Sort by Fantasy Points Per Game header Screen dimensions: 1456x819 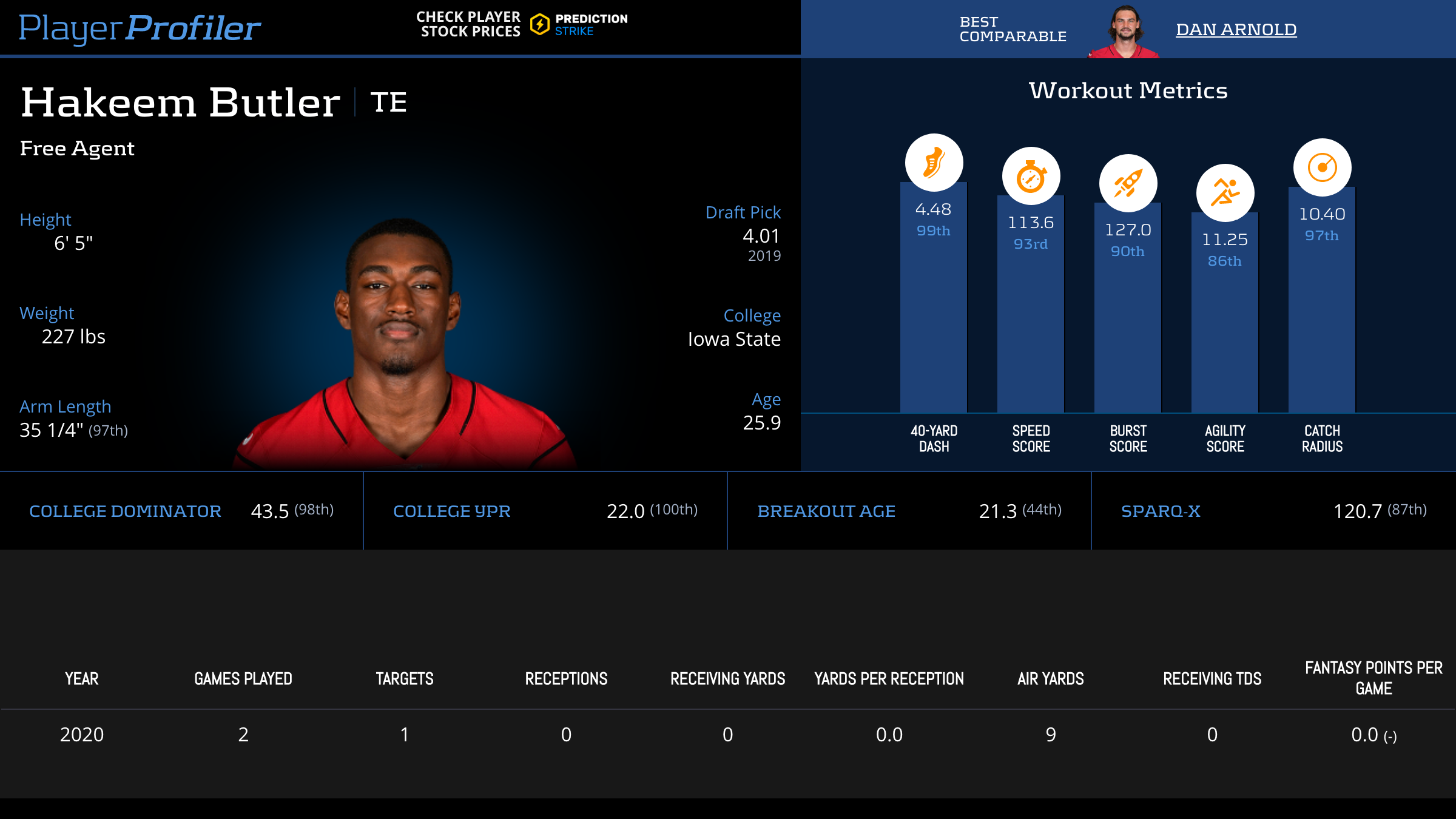click(x=1373, y=678)
